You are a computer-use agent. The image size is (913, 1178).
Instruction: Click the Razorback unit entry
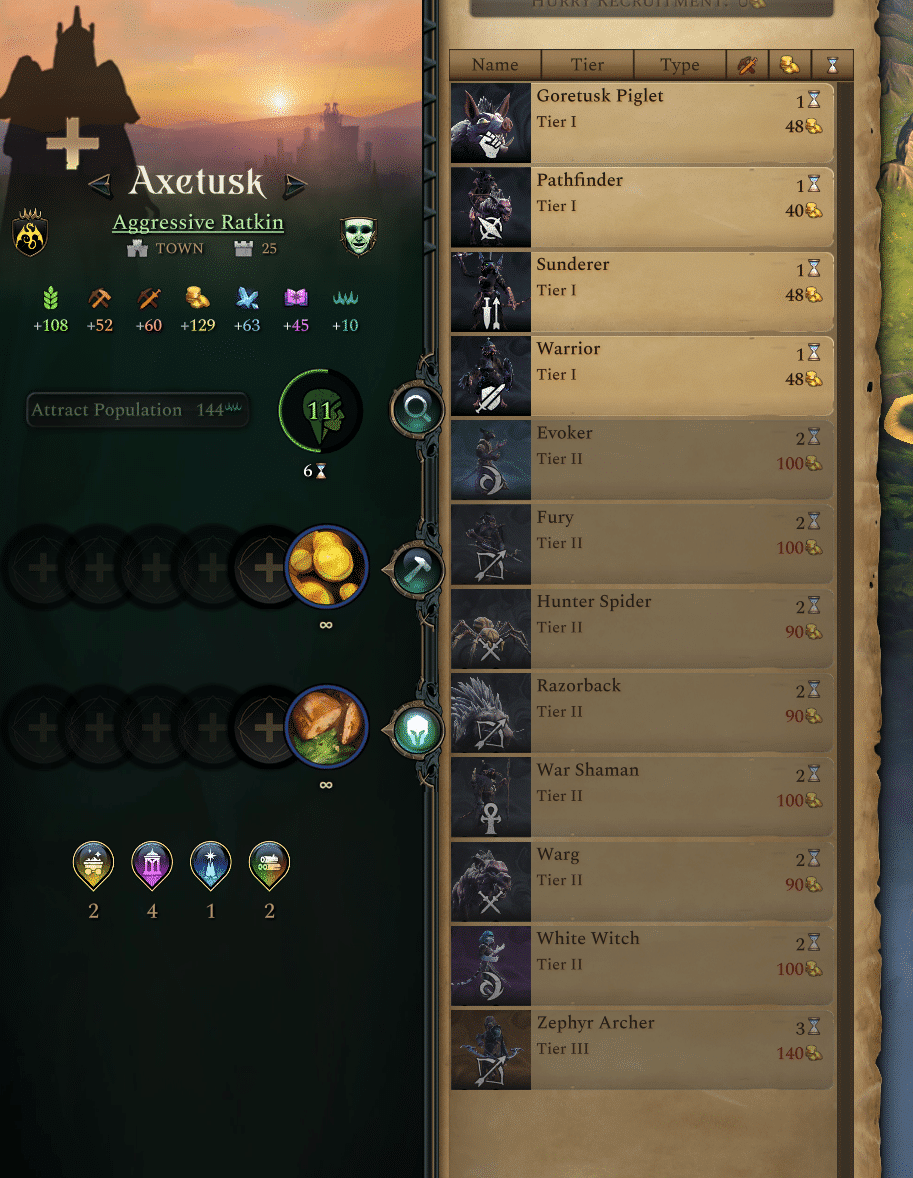point(640,712)
